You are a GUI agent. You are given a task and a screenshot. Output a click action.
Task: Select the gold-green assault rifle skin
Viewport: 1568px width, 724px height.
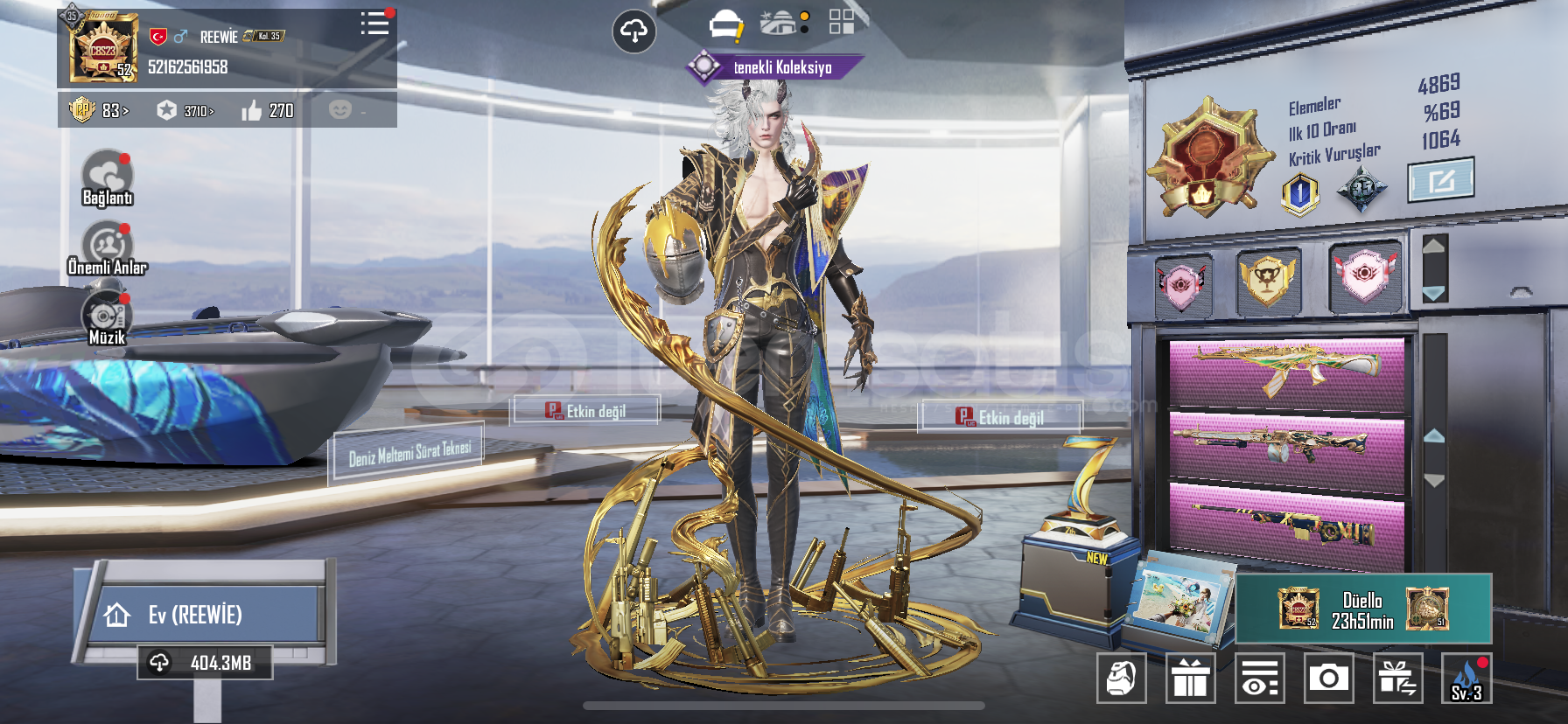pyautogui.click(x=1286, y=371)
